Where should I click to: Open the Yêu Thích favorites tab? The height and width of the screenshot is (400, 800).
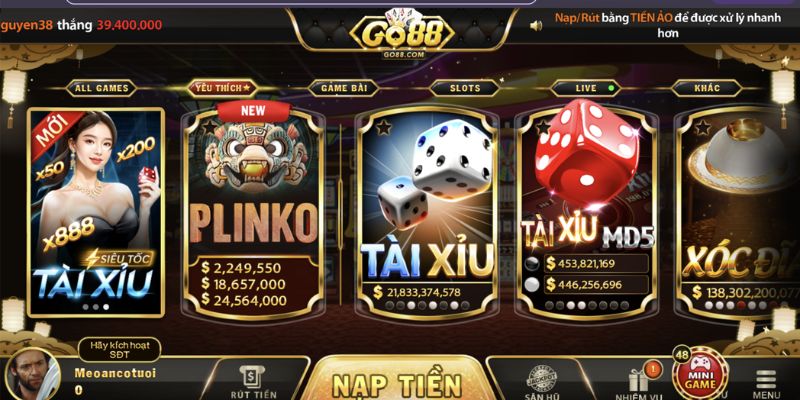(x=220, y=88)
